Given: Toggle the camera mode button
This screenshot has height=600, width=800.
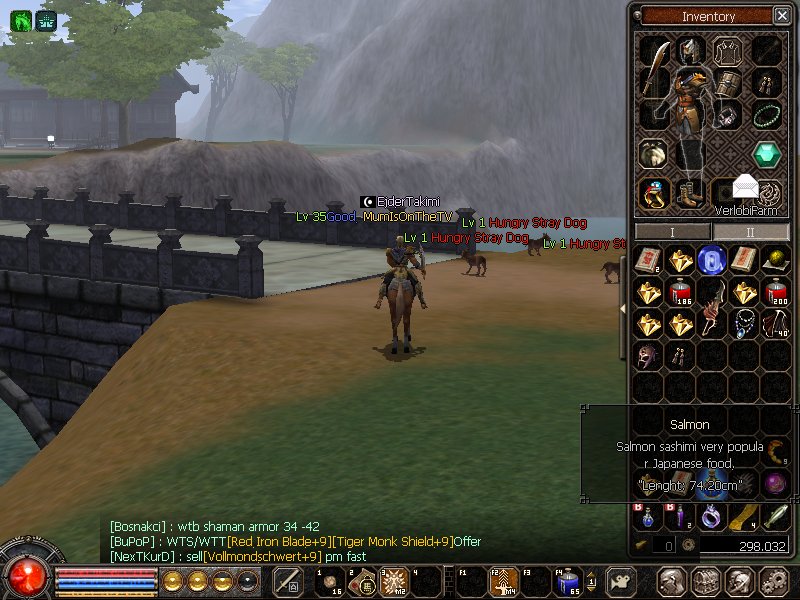Looking at the screenshot, I should coord(621,581).
